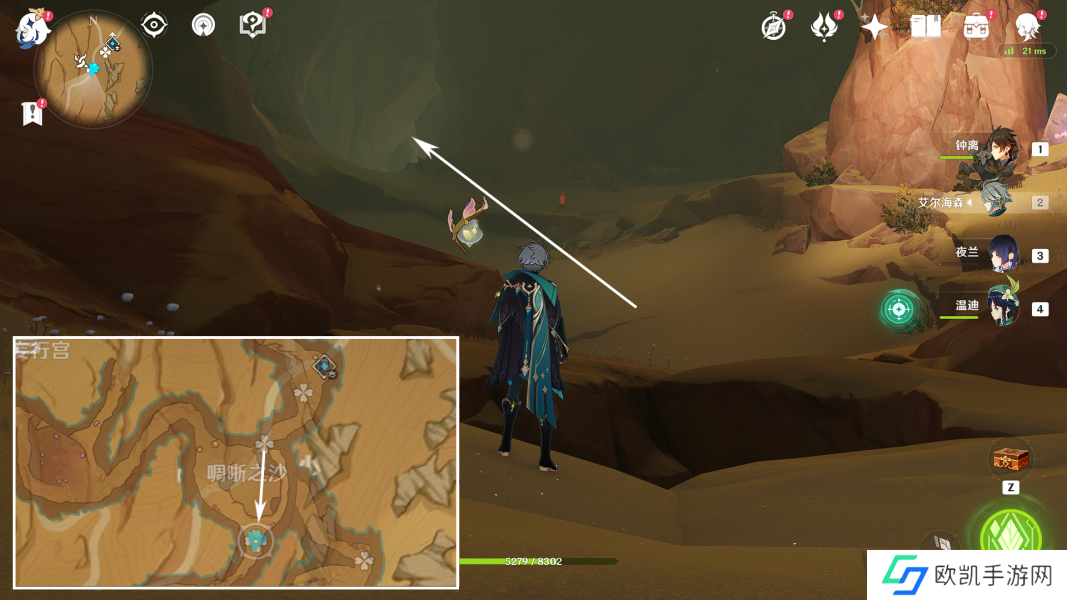Switch to party member 夜兰
The width and height of the screenshot is (1067, 600).
1003,254
